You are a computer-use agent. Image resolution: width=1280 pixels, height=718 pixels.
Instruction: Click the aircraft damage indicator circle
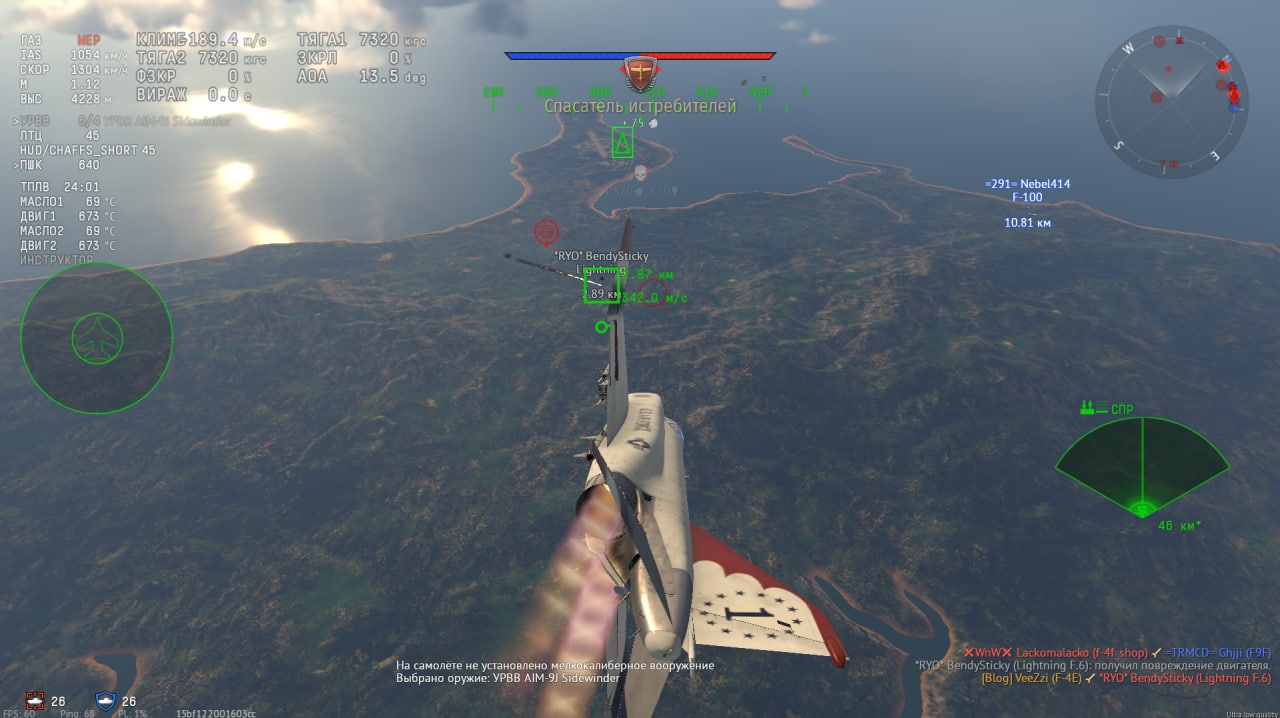[96, 339]
